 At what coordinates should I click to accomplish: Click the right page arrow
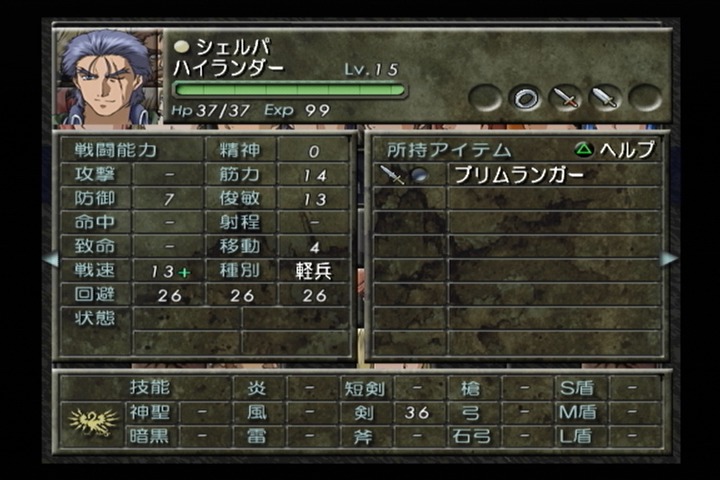pos(669,259)
